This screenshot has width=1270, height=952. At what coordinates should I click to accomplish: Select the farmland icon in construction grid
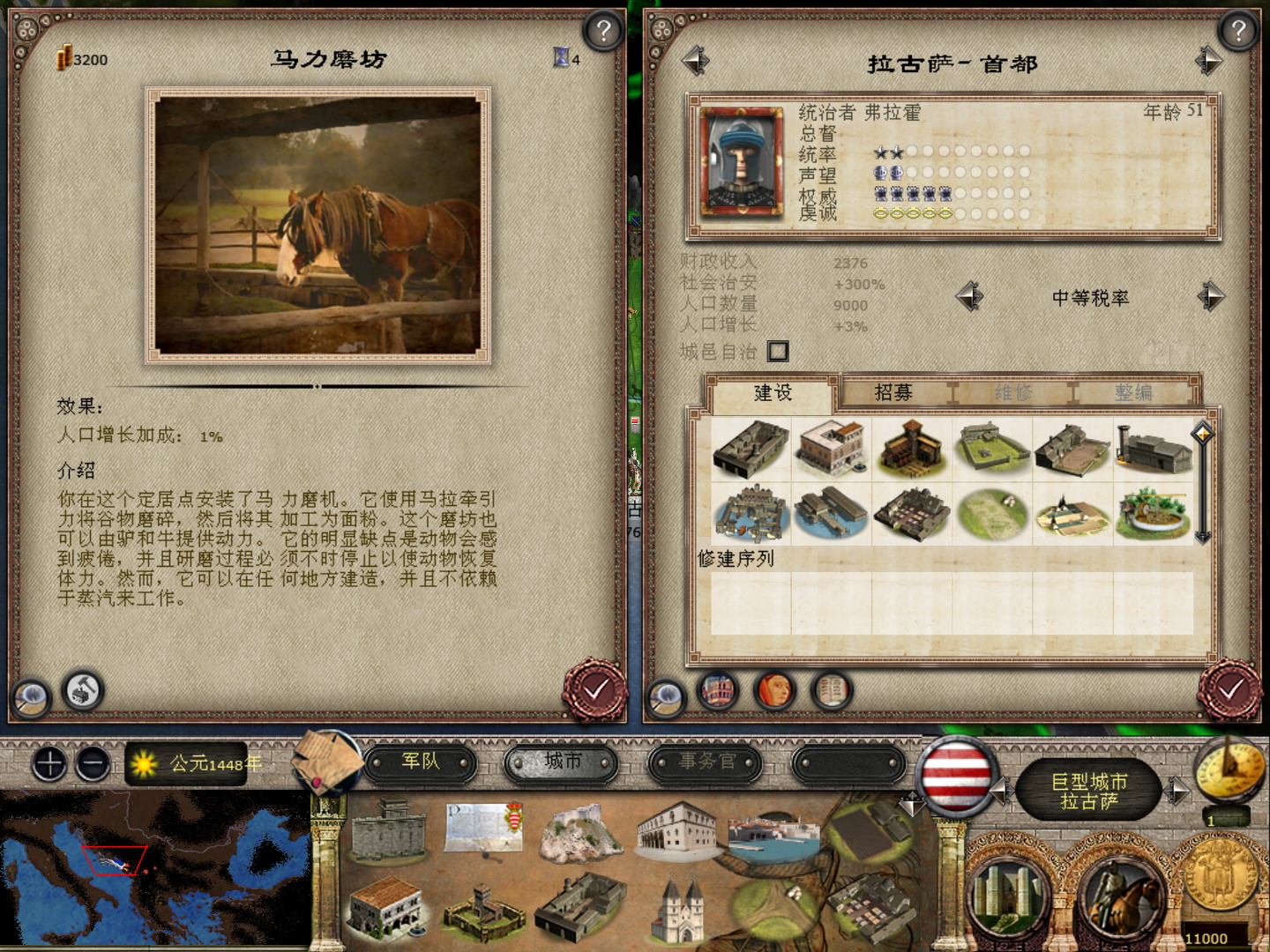(x=993, y=514)
